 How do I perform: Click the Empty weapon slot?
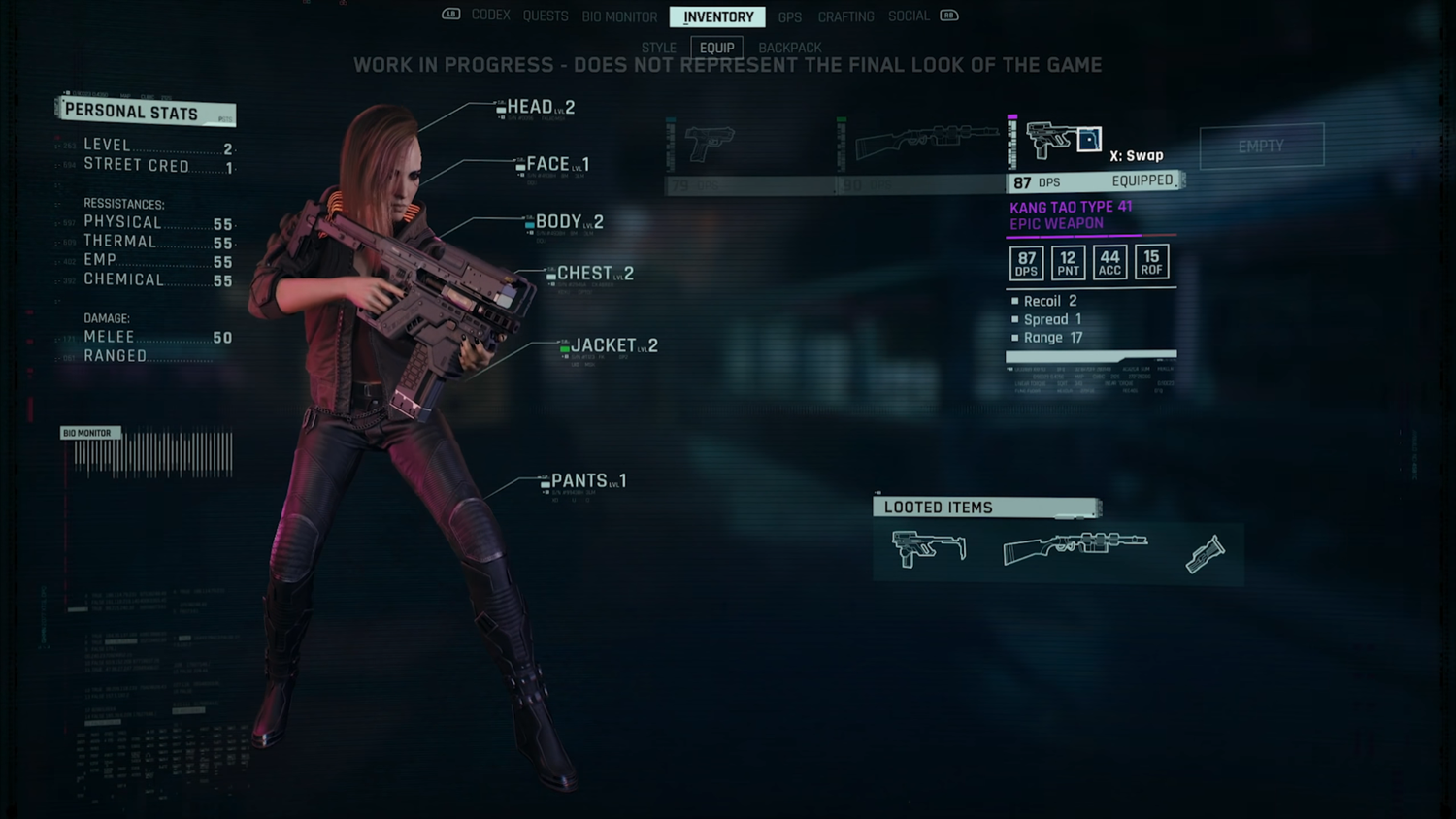[1261, 146]
